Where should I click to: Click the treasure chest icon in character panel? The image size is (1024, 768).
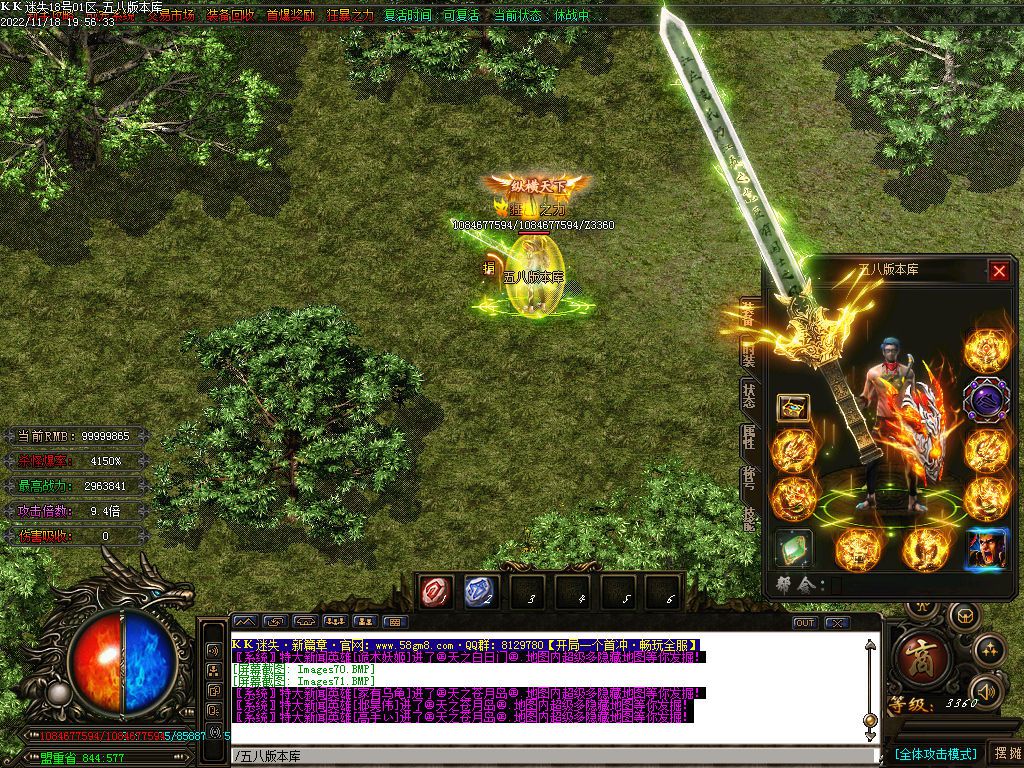tap(794, 407)
